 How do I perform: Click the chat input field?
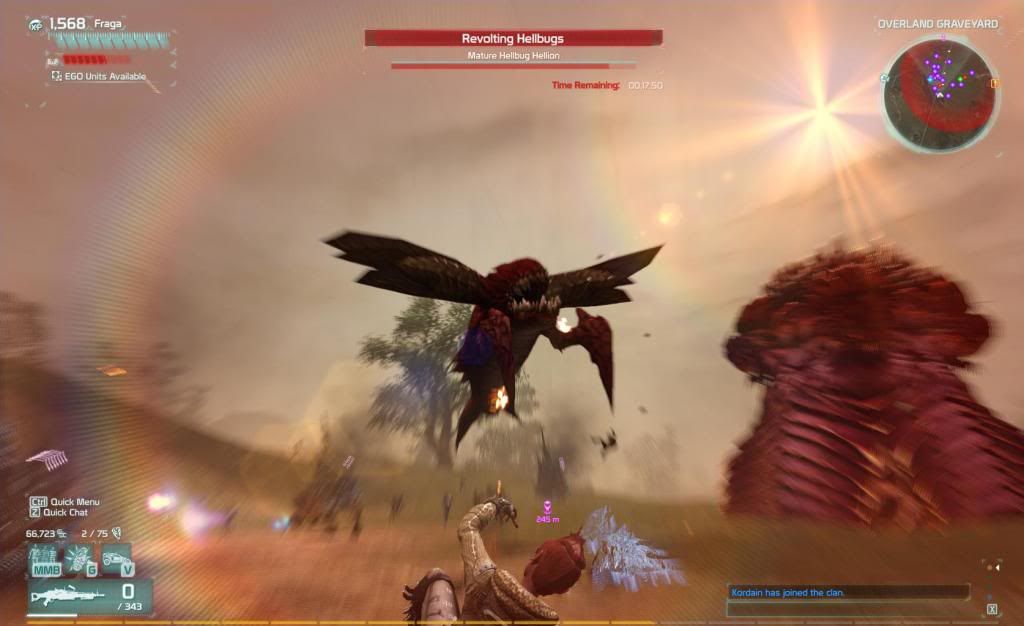point(849,608)
